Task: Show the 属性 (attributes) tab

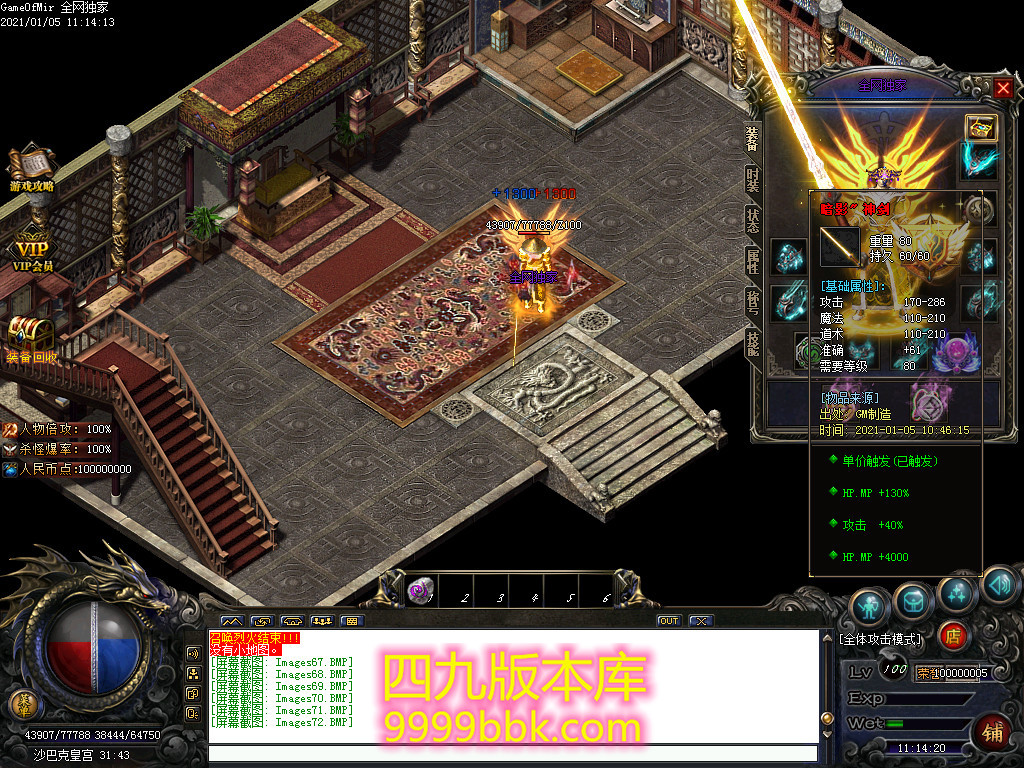Action: (752, 263)
